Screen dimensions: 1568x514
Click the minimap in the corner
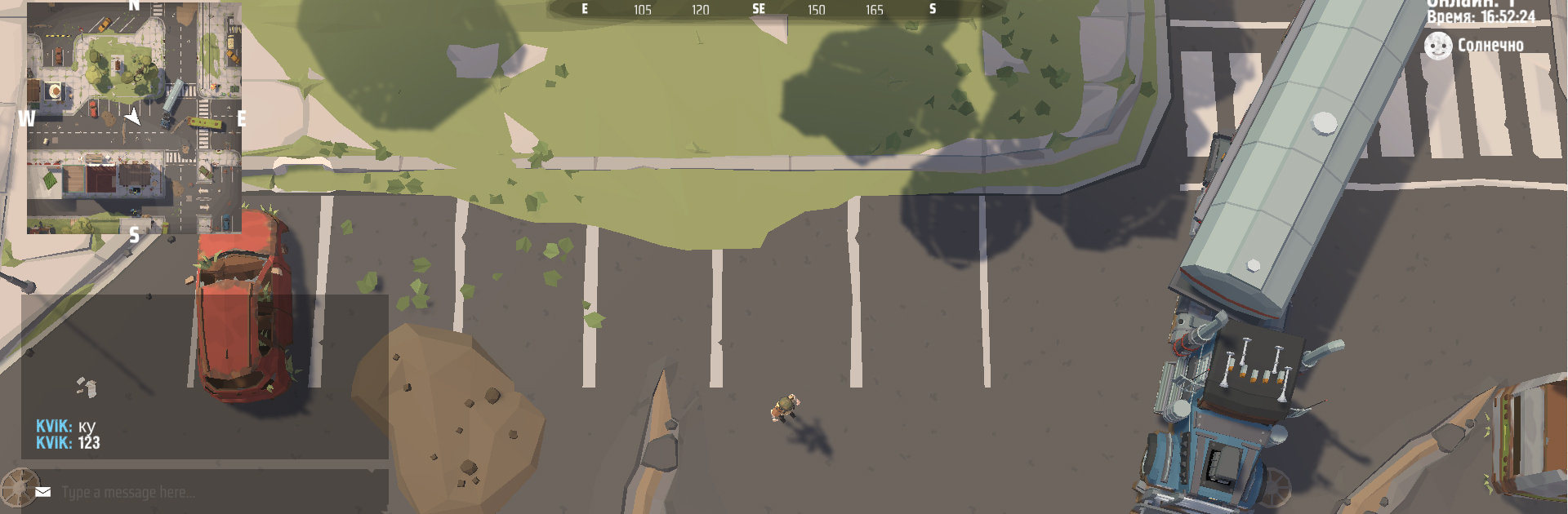(134, 118)
